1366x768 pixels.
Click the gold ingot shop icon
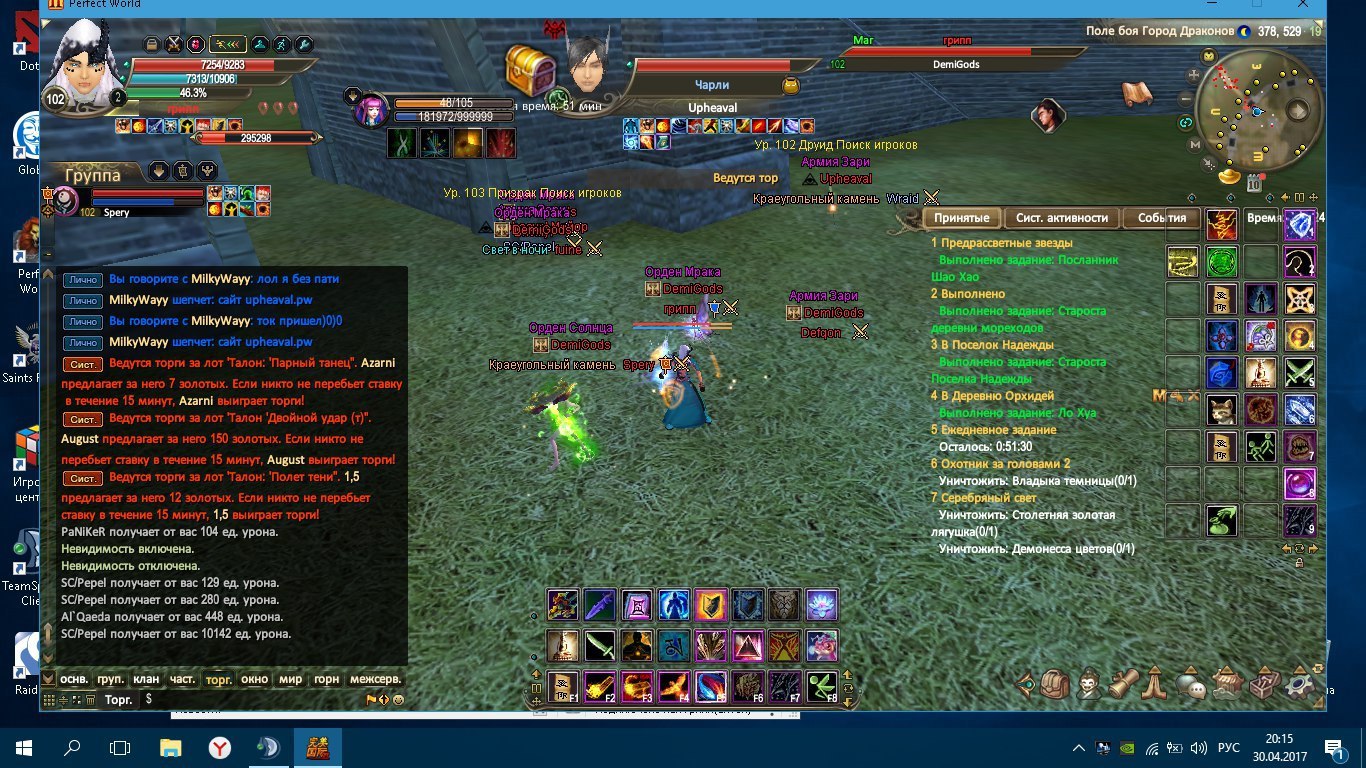pyautogui.click(x=1229, y=176)
